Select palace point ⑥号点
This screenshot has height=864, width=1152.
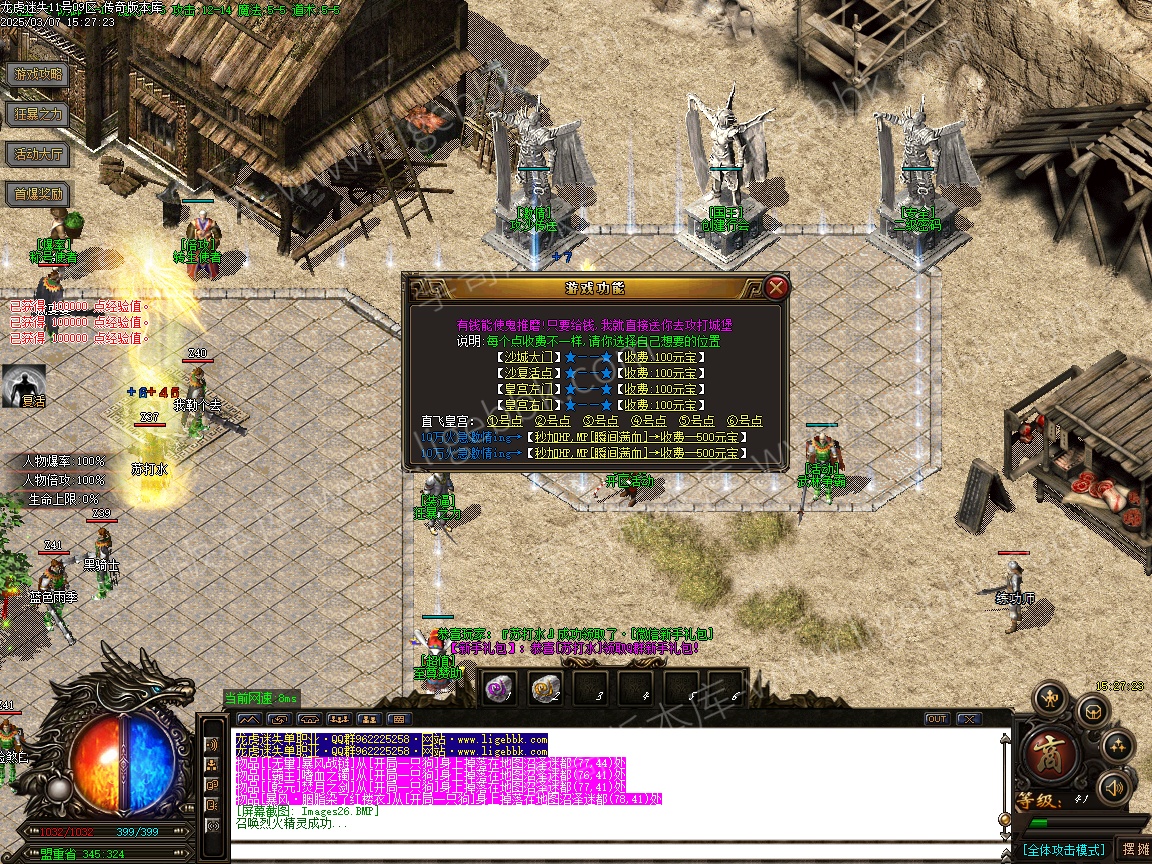[x=744, y=421]
